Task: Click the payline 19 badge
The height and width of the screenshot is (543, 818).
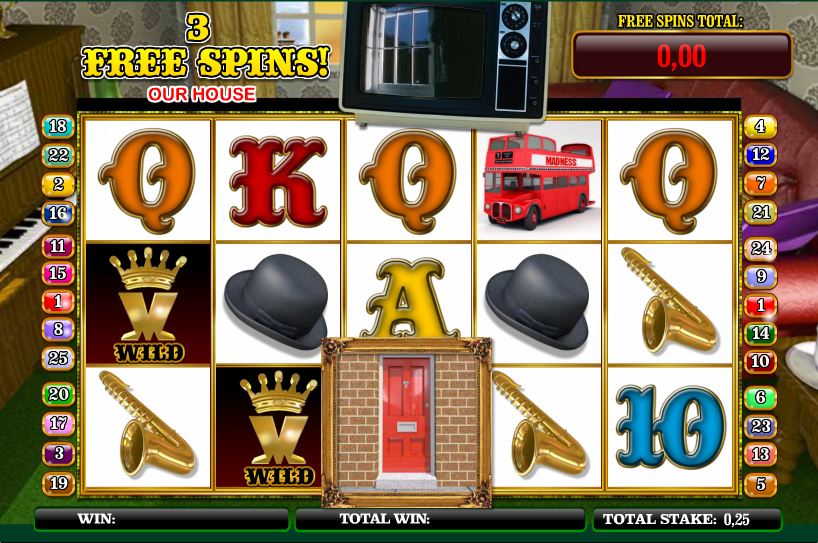Action: pyautogui.click(x=58, y=484)
